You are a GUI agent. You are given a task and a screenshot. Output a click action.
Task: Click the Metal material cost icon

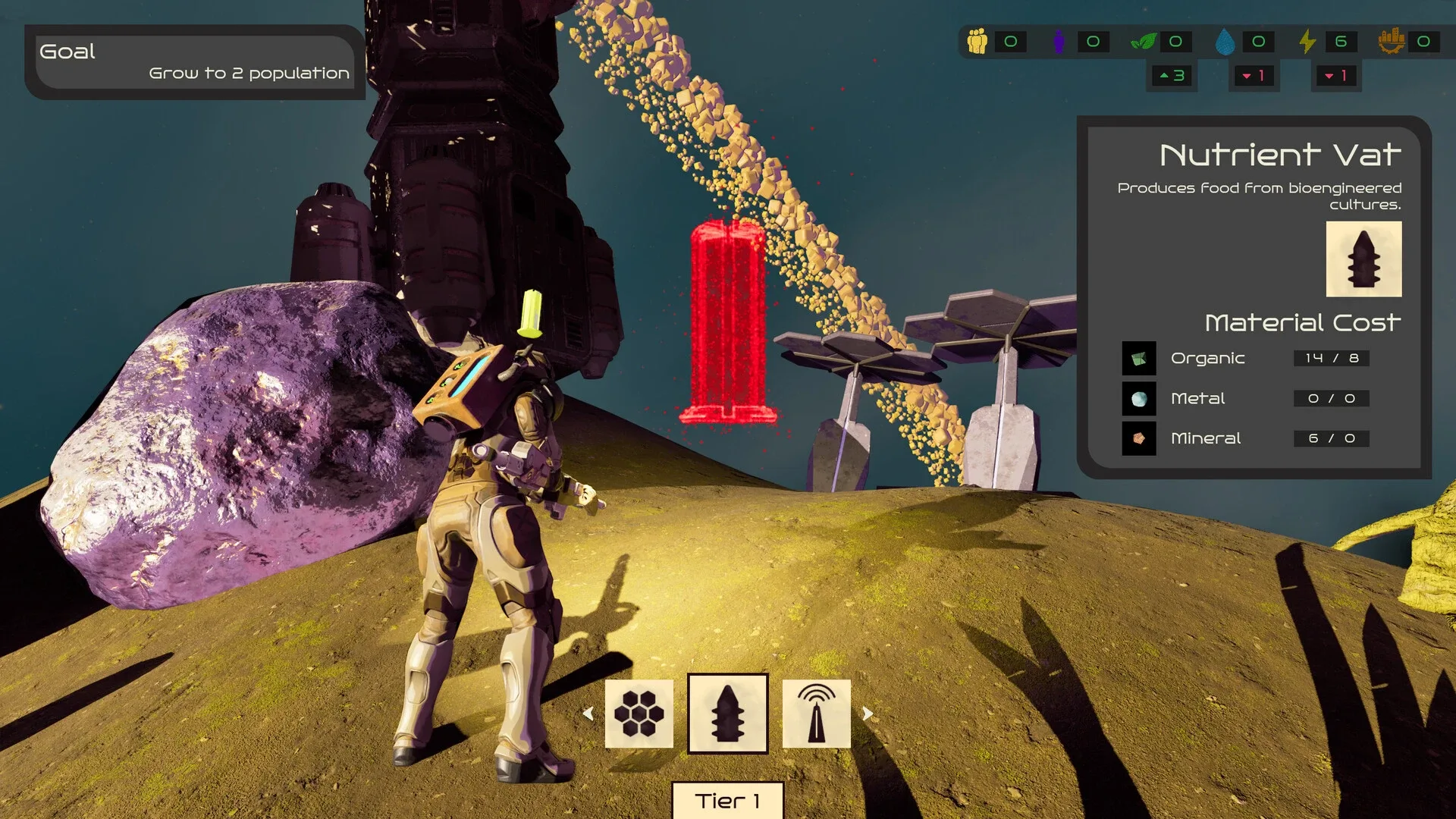coord(1139,399)
